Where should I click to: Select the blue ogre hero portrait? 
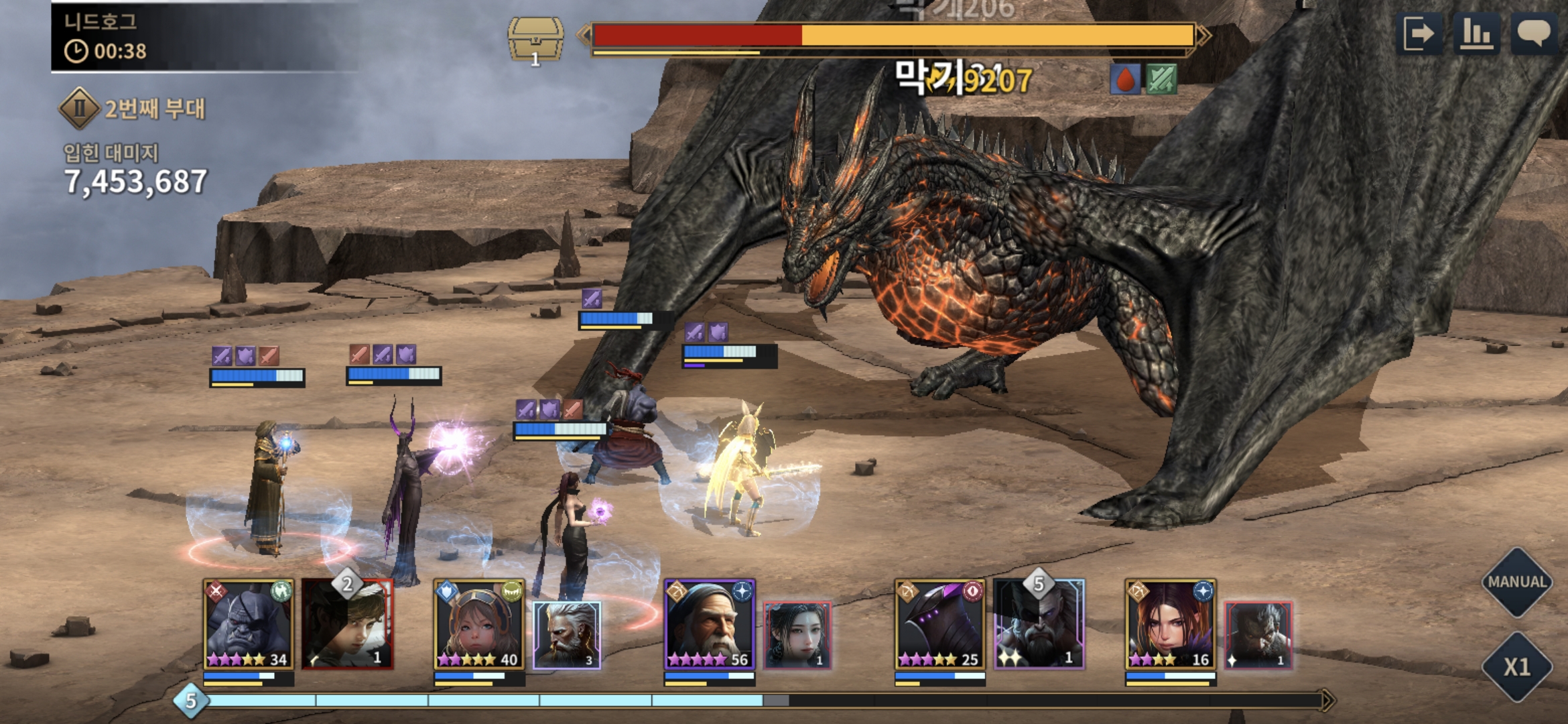coord(248,625)
